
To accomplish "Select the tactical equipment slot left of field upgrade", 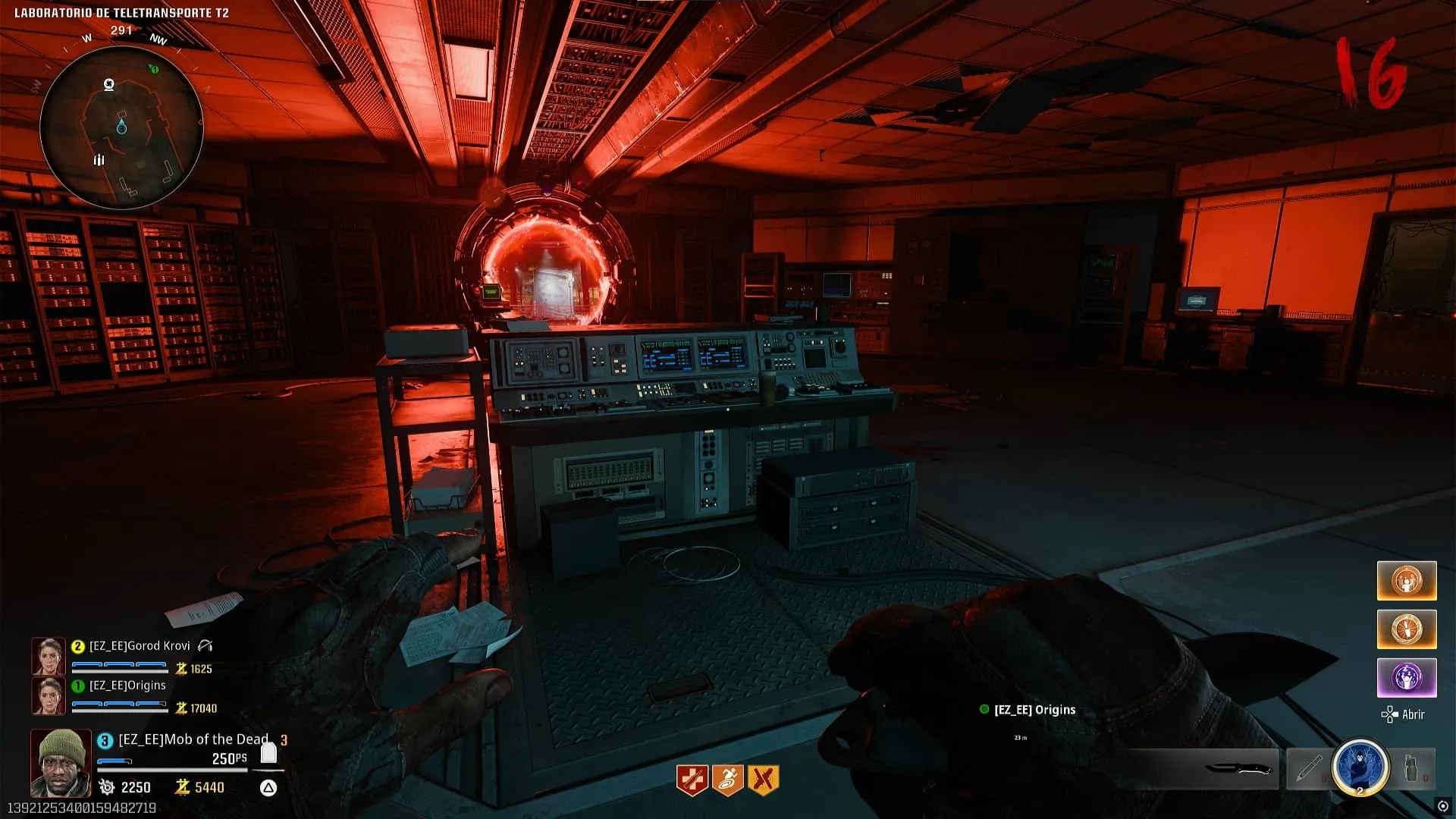I will point(1308,769).
